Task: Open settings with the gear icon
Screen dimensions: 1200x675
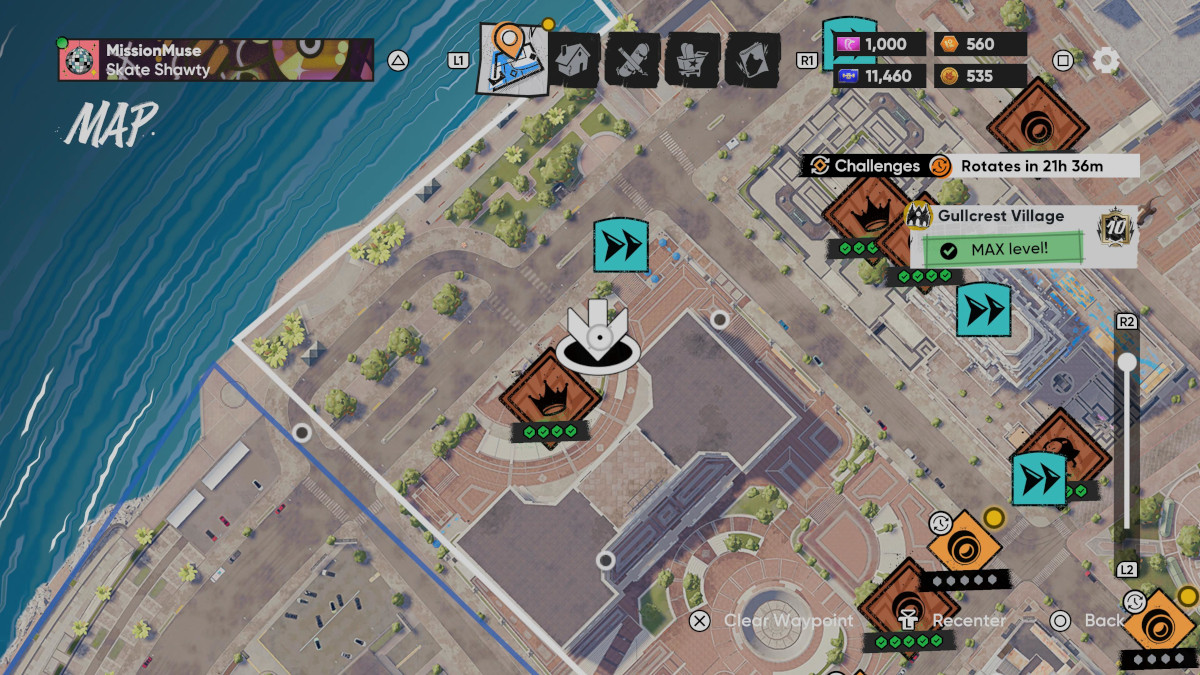Action: (x=1105, y=60)
